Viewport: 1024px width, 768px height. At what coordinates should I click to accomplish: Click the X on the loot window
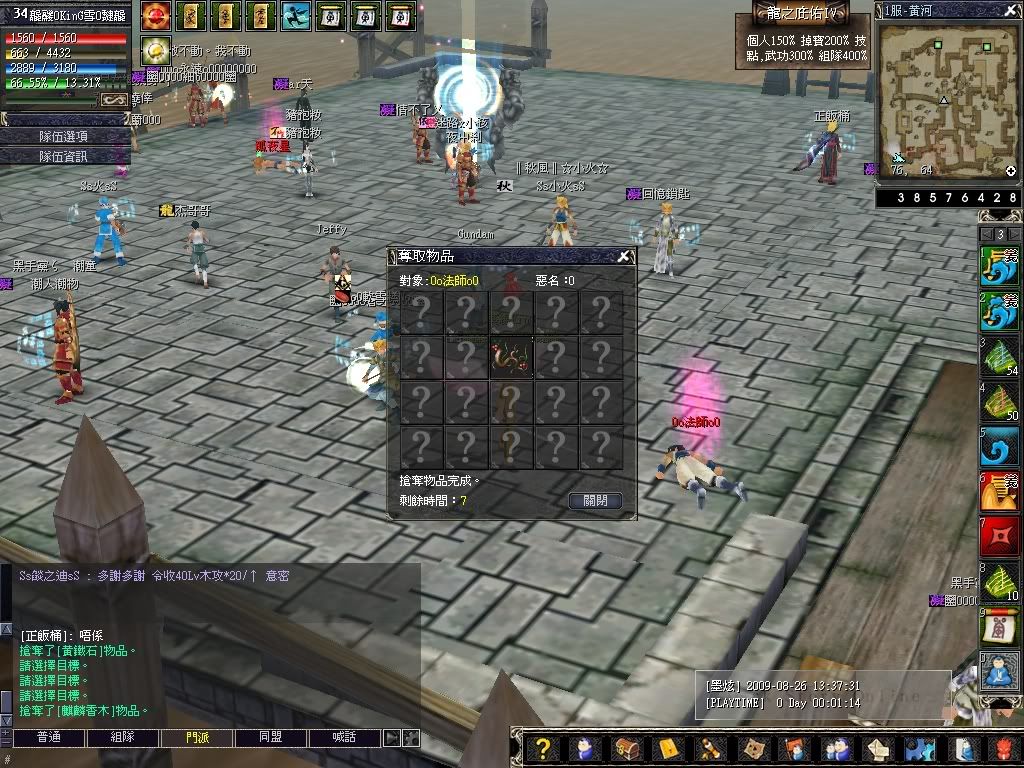click(624, 256)
